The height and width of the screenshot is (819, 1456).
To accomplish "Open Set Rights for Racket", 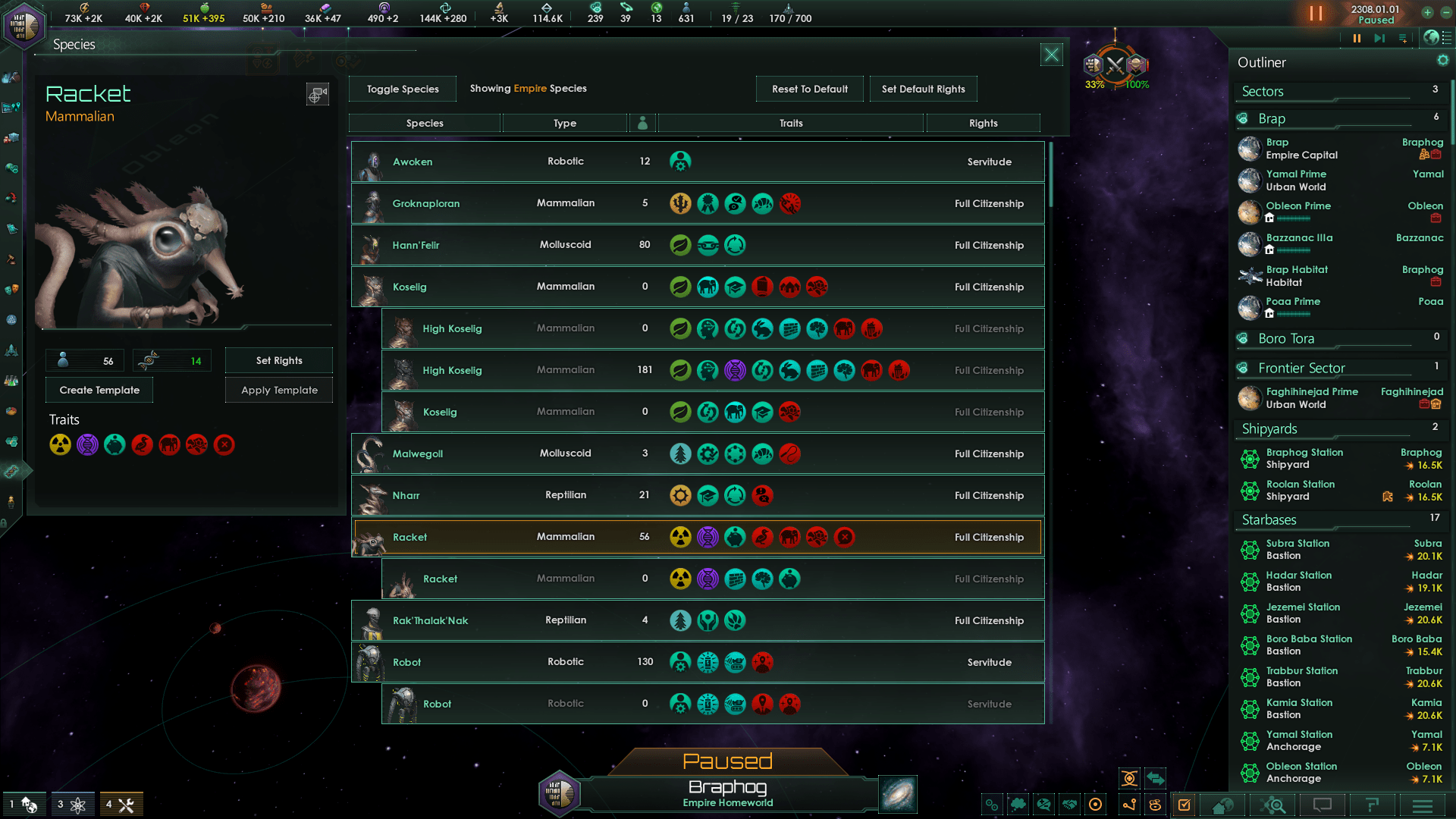I will click(279, 360).
